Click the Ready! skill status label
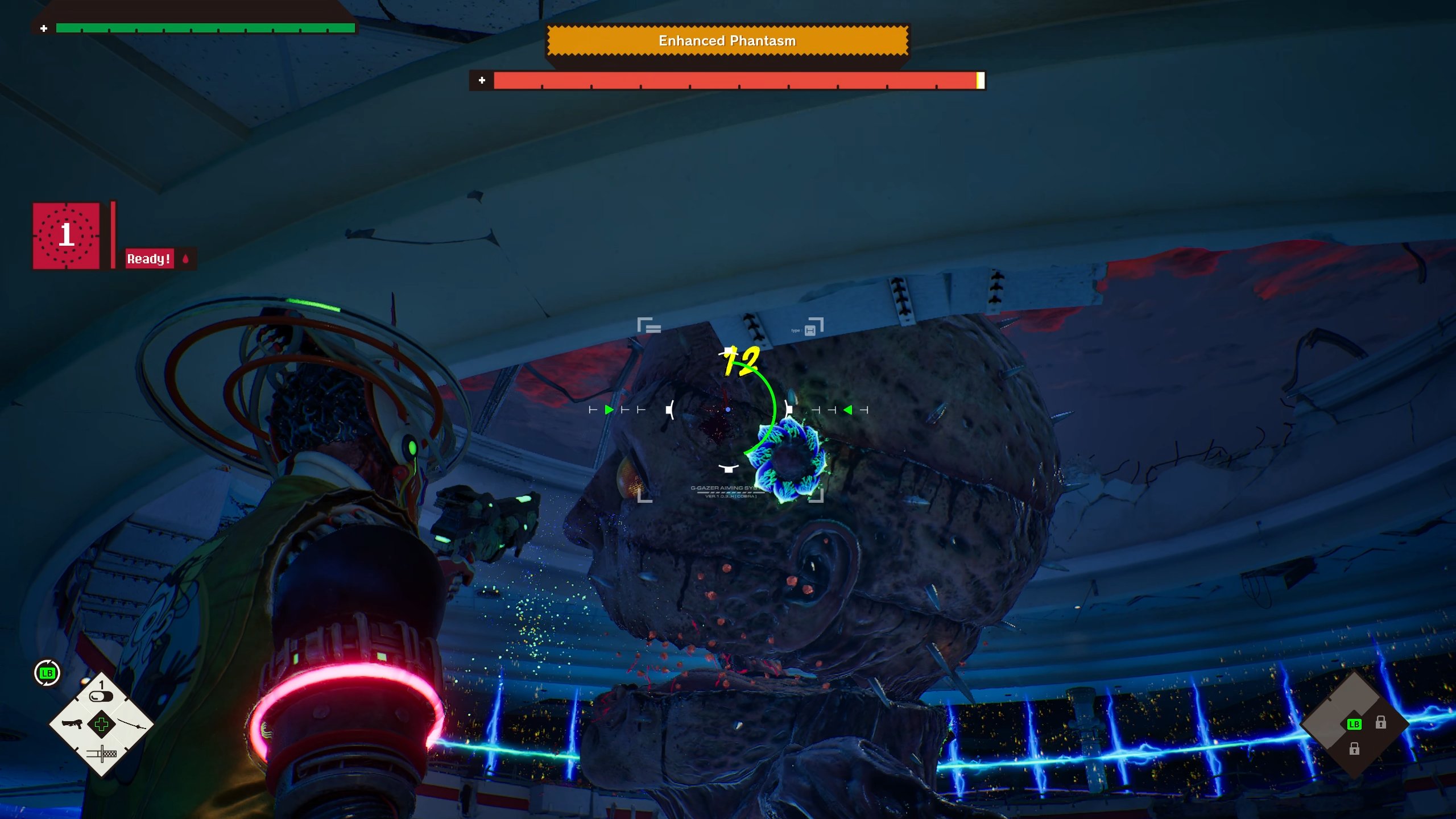Image resolution: width=1456 pixels, height=819 pixels. (149, 259)
